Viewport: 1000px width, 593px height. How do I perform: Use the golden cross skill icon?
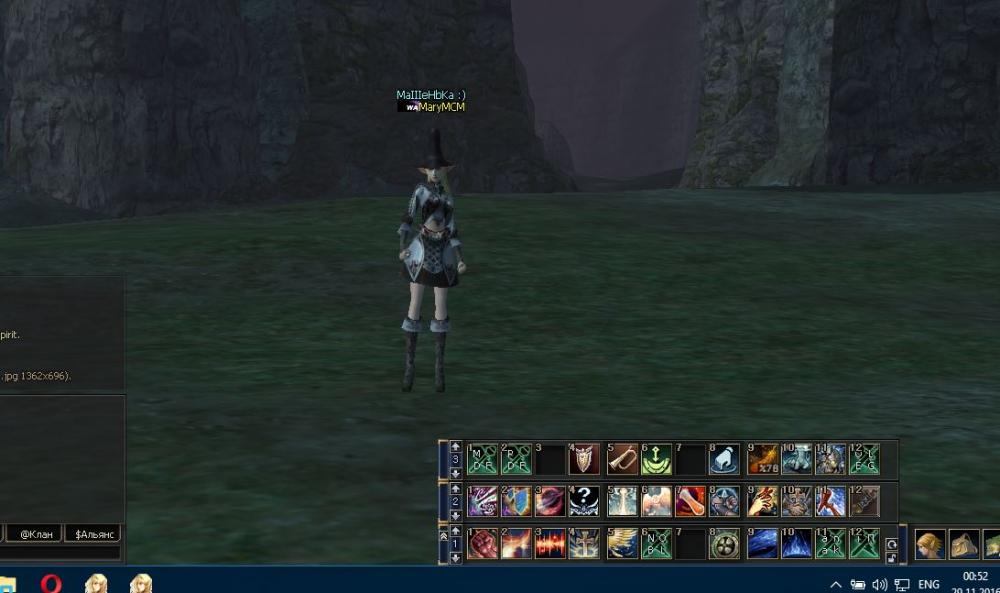tap(584, 543)
